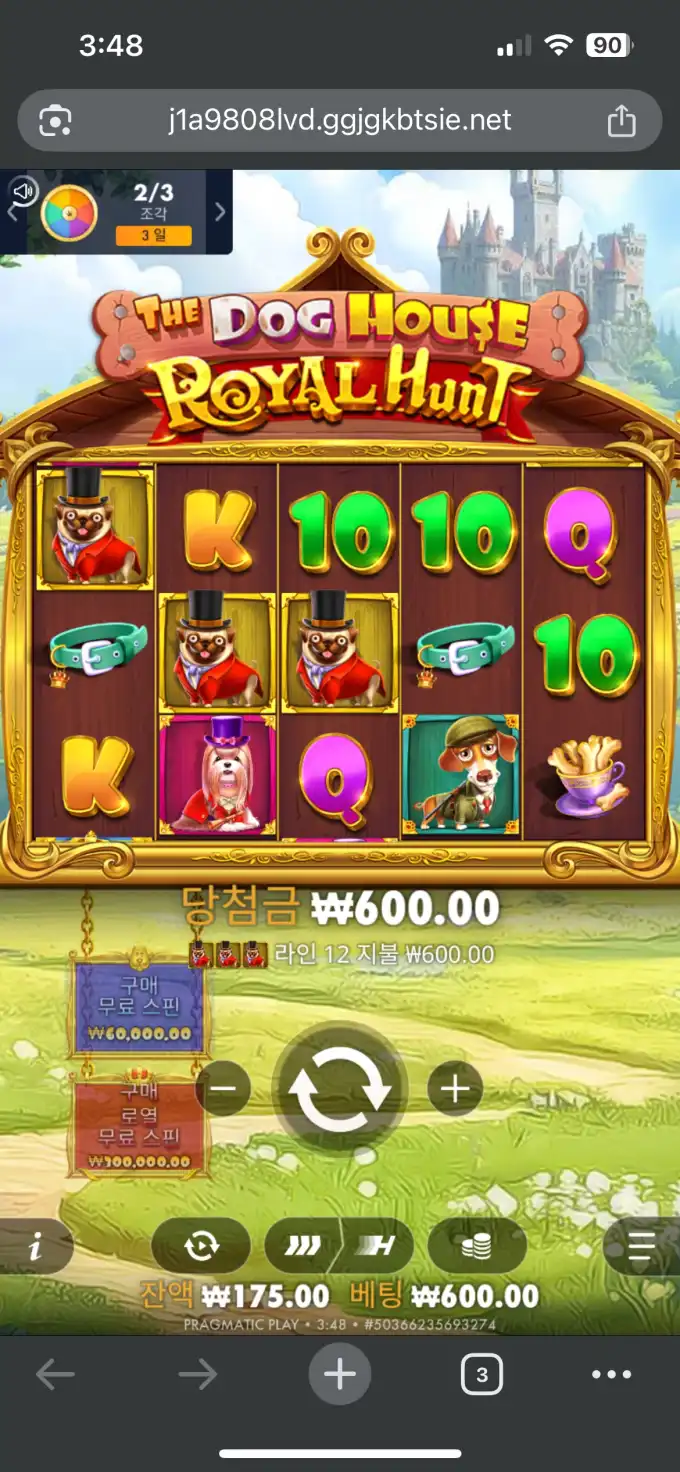
Task: Open the color prize wheel promotion
Action: click(x=69, y=212)
